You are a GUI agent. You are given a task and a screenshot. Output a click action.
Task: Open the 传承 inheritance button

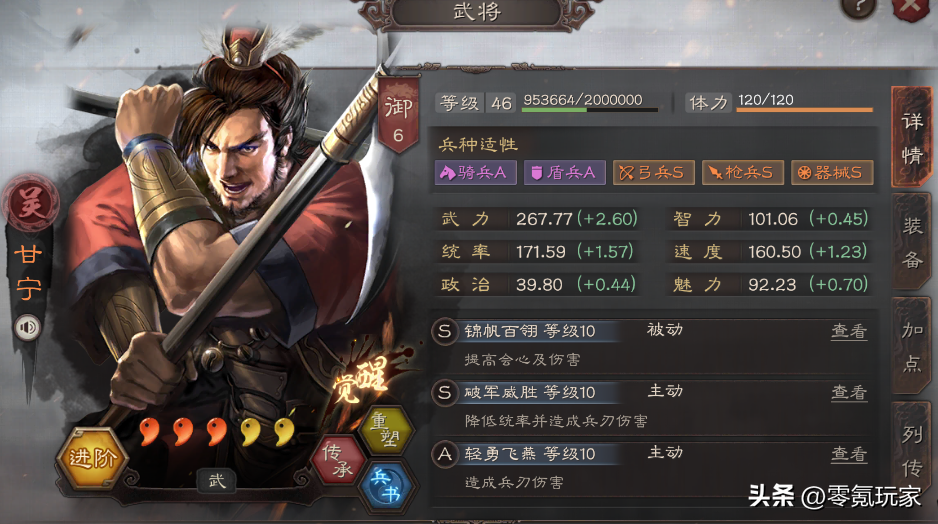[x=338, y=460]
